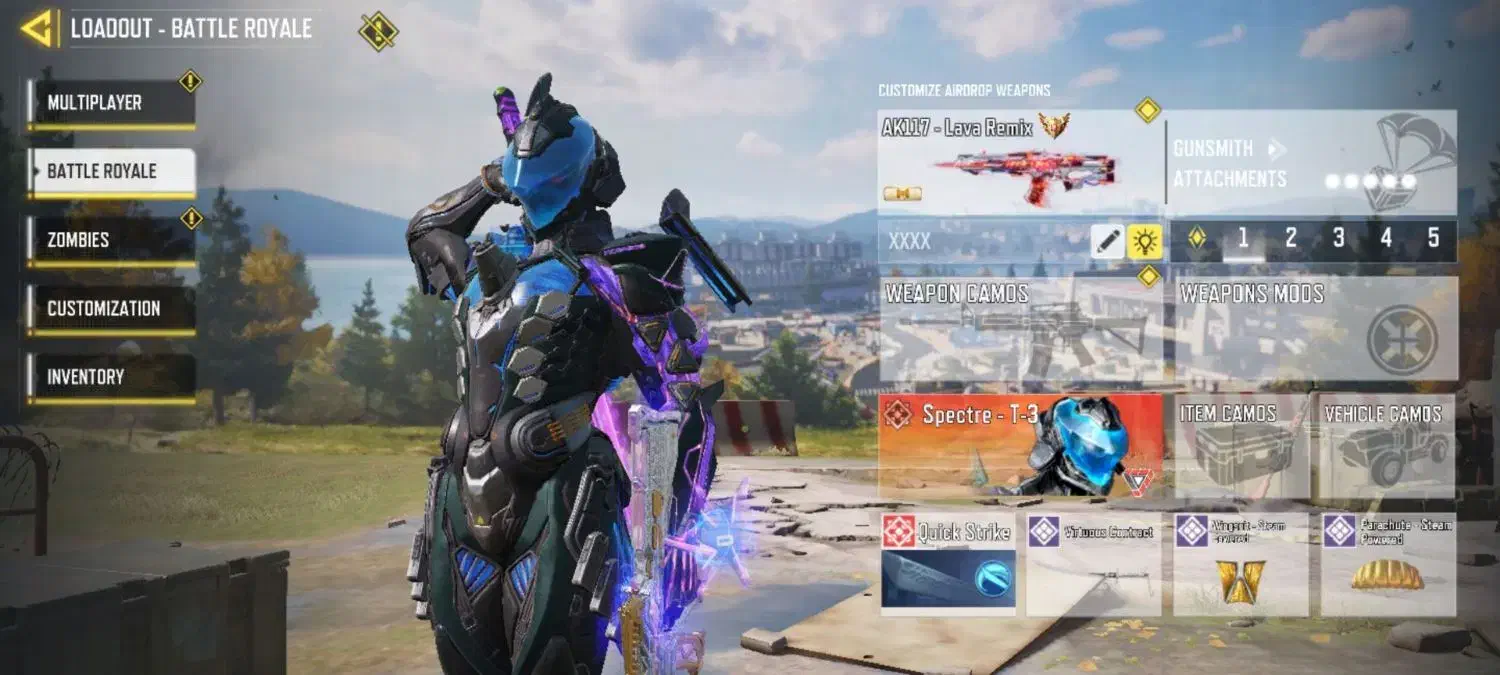Open the Weapons Mods panel
Image resolution: width=1500 pixels, height=675 pixels.
(x=1316, y=328)
